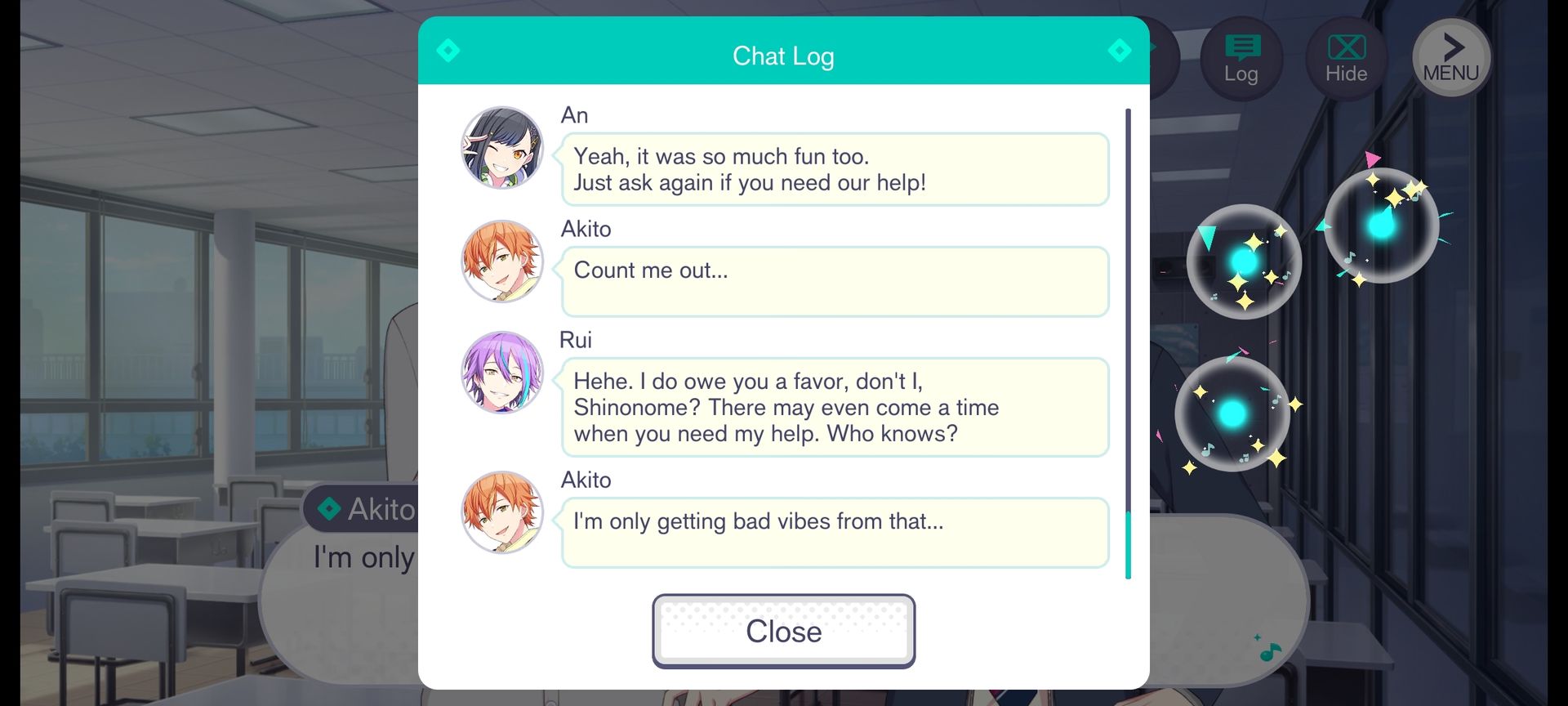The image size is (1568, 706).
Task: Select Rui's message about owing a favor
Action: (x=834, y=407)
